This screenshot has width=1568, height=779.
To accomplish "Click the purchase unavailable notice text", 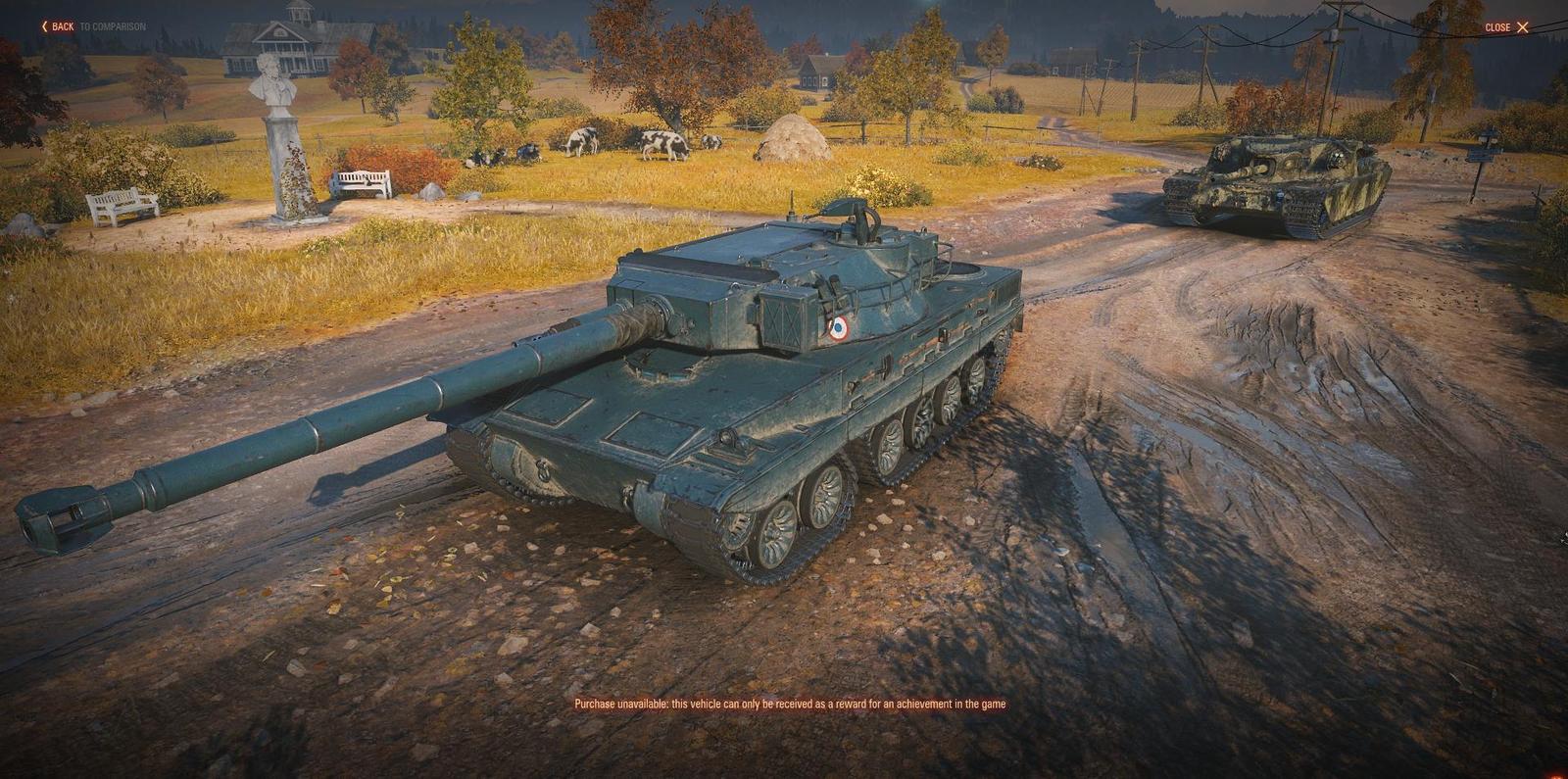I will click(794, 702).
